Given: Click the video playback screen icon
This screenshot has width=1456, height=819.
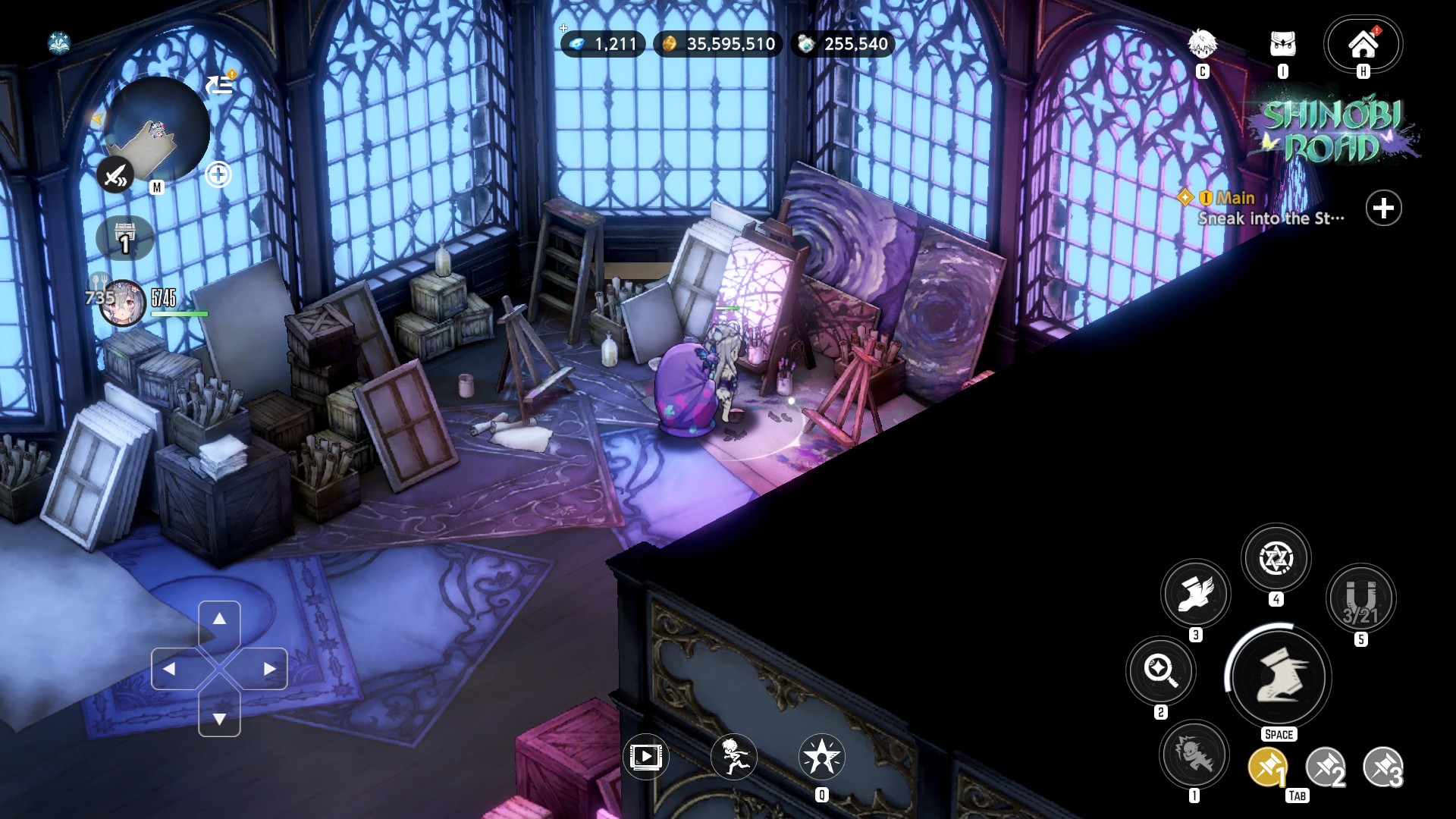Looking at the screenshot, I should click(x=645, y=756).
